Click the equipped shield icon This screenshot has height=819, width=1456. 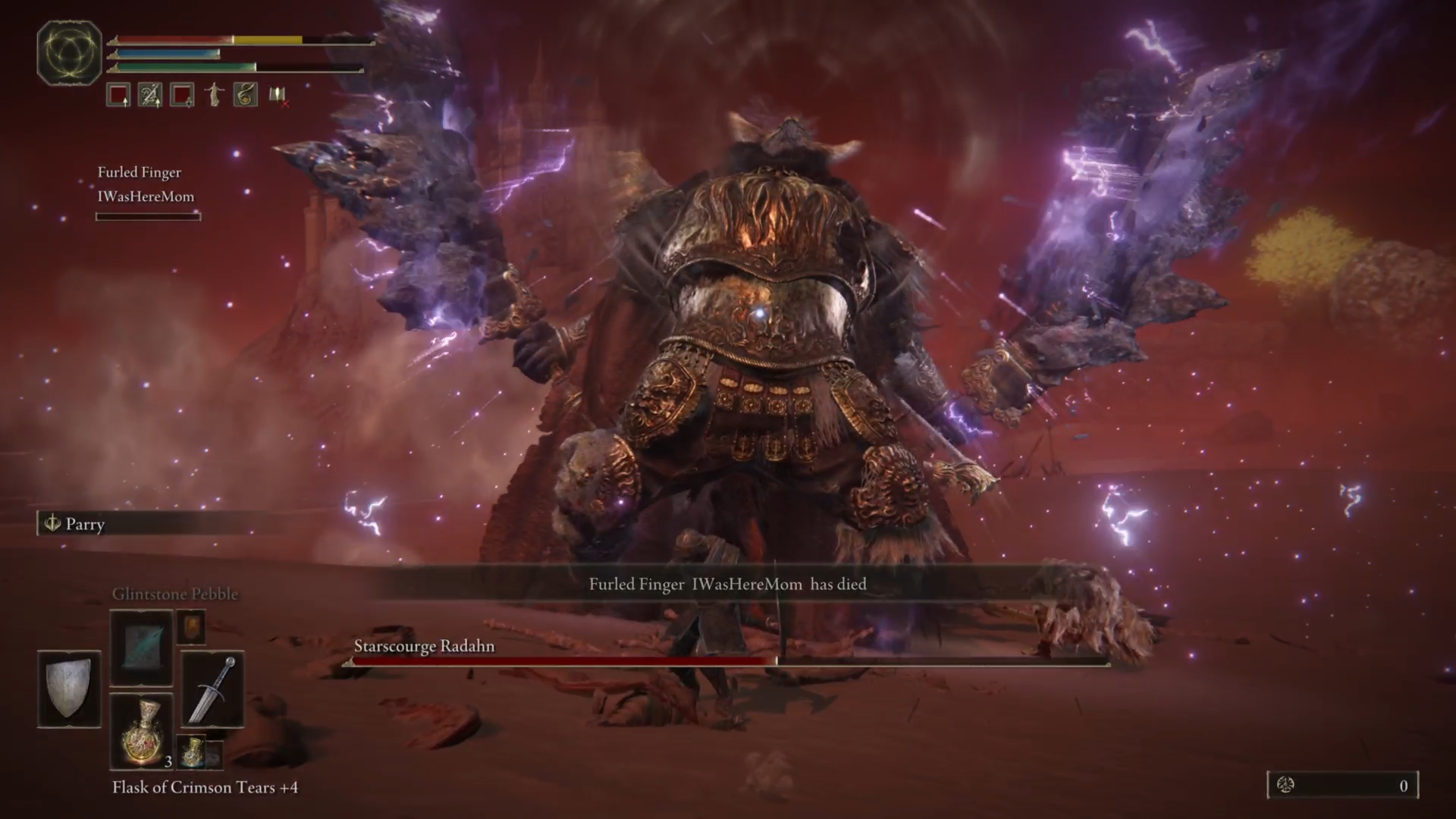pyautogui.click(x=69, y=690)
